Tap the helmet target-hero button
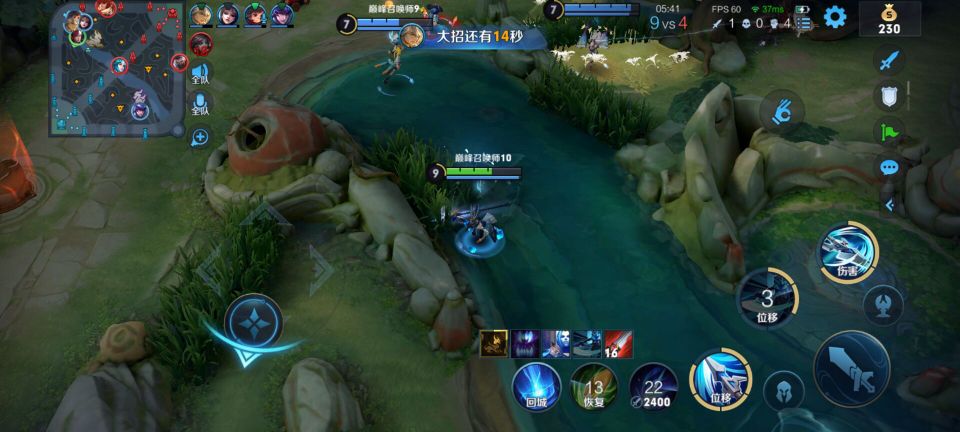 pos(783,391)
